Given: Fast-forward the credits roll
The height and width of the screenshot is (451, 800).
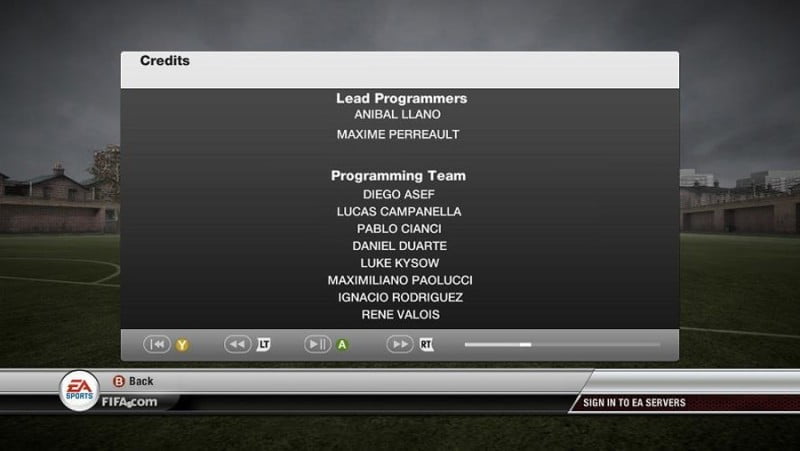Looking at the screenshot, I should (400, 344).
